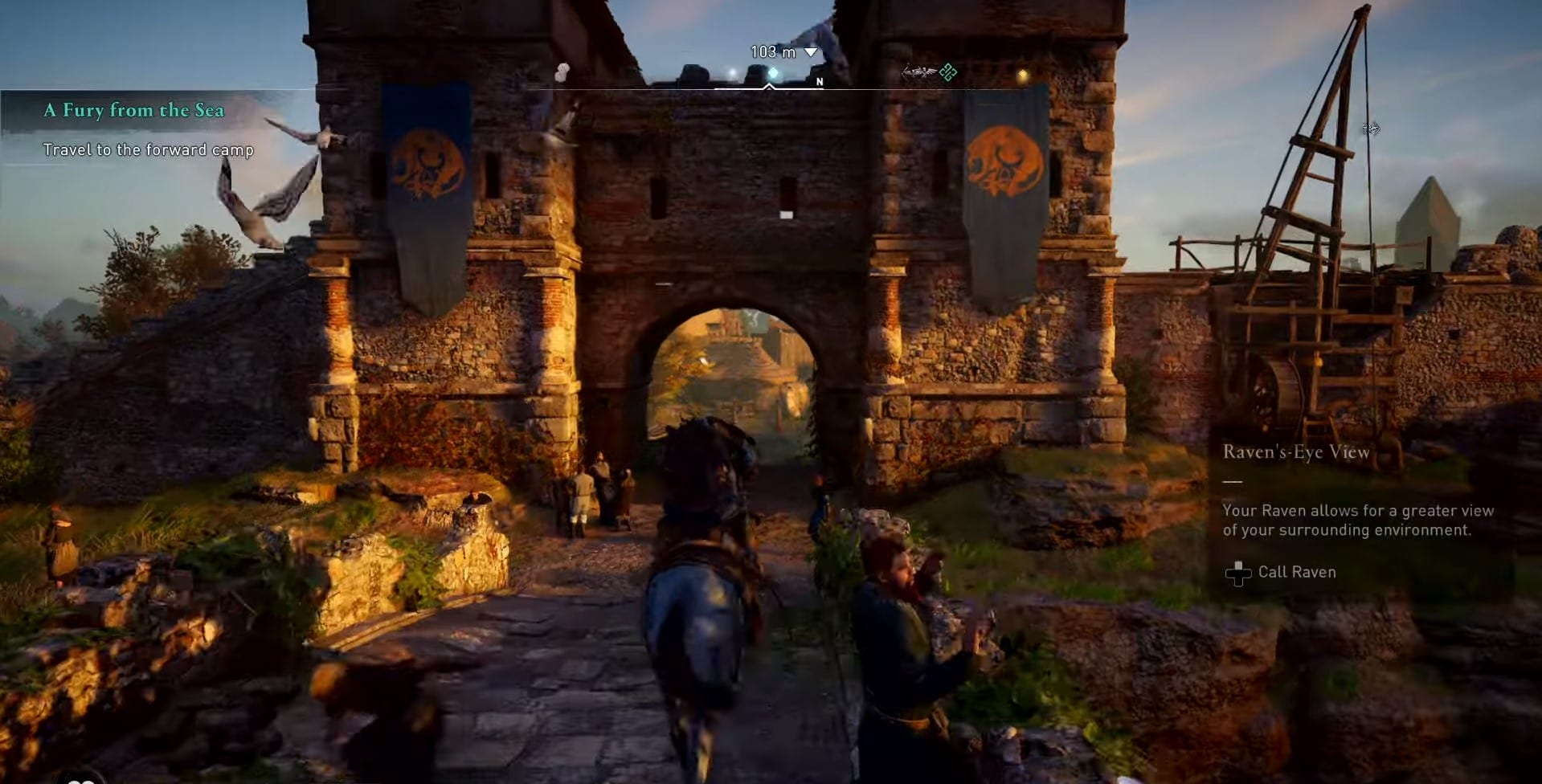Select the white dot marker on the compass left side
The width and height of the screenshot is (1542, 784).
tap(560, 71)
